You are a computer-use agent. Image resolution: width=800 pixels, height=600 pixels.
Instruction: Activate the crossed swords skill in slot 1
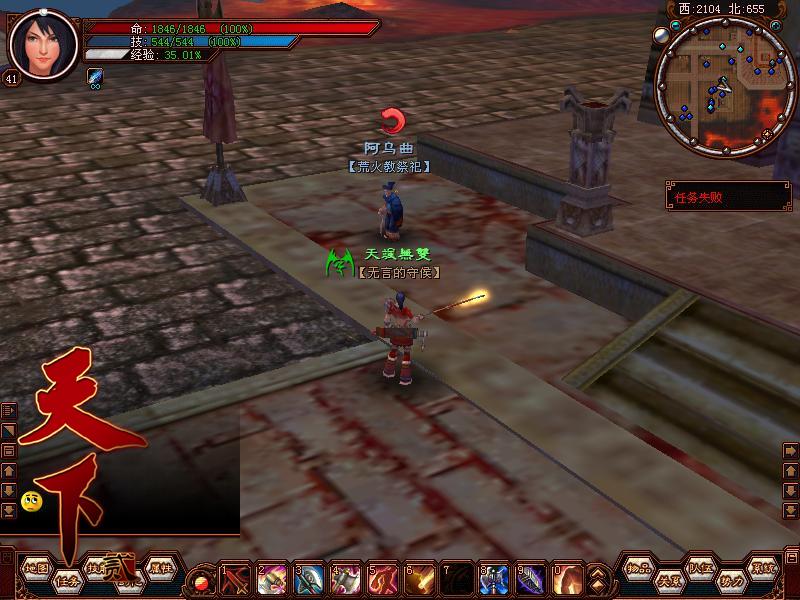[x=237, y=579]
